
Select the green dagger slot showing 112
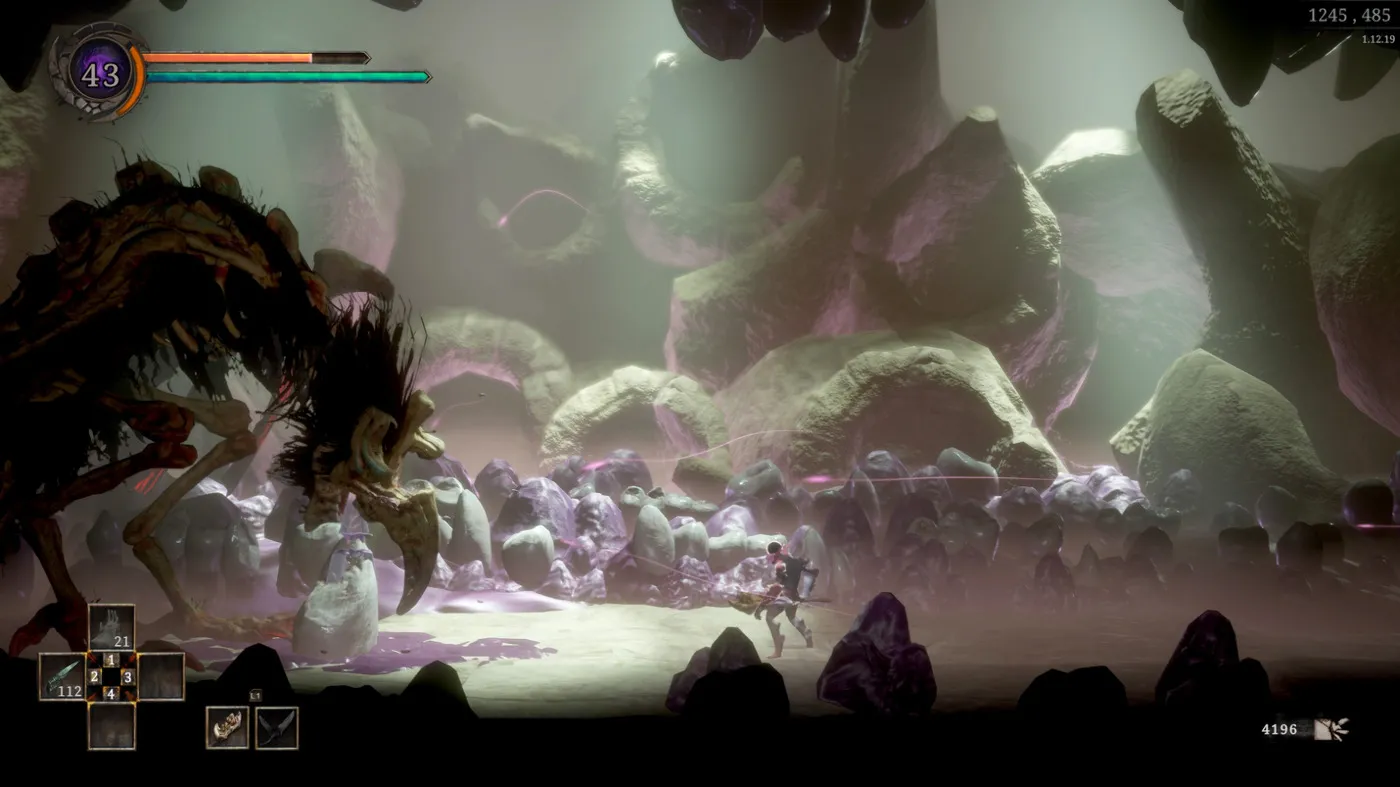62,676
